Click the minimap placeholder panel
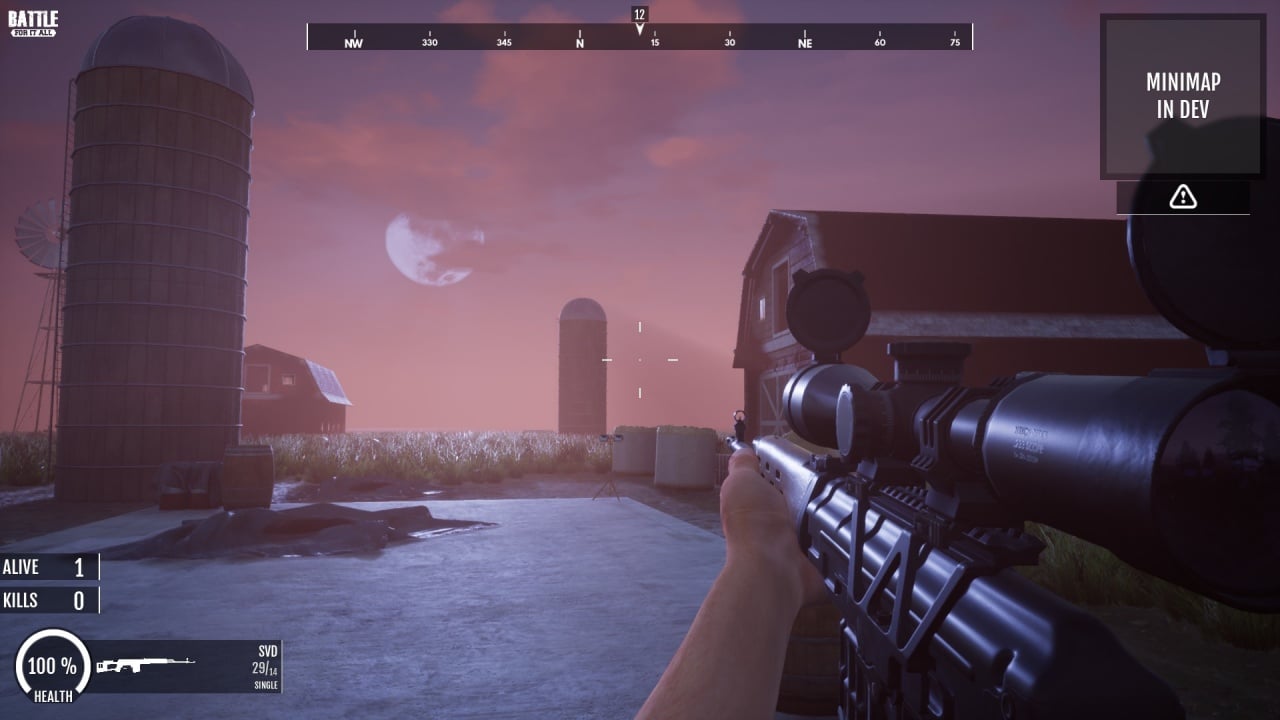1280x720 pixels. (x=1182, y=96)
